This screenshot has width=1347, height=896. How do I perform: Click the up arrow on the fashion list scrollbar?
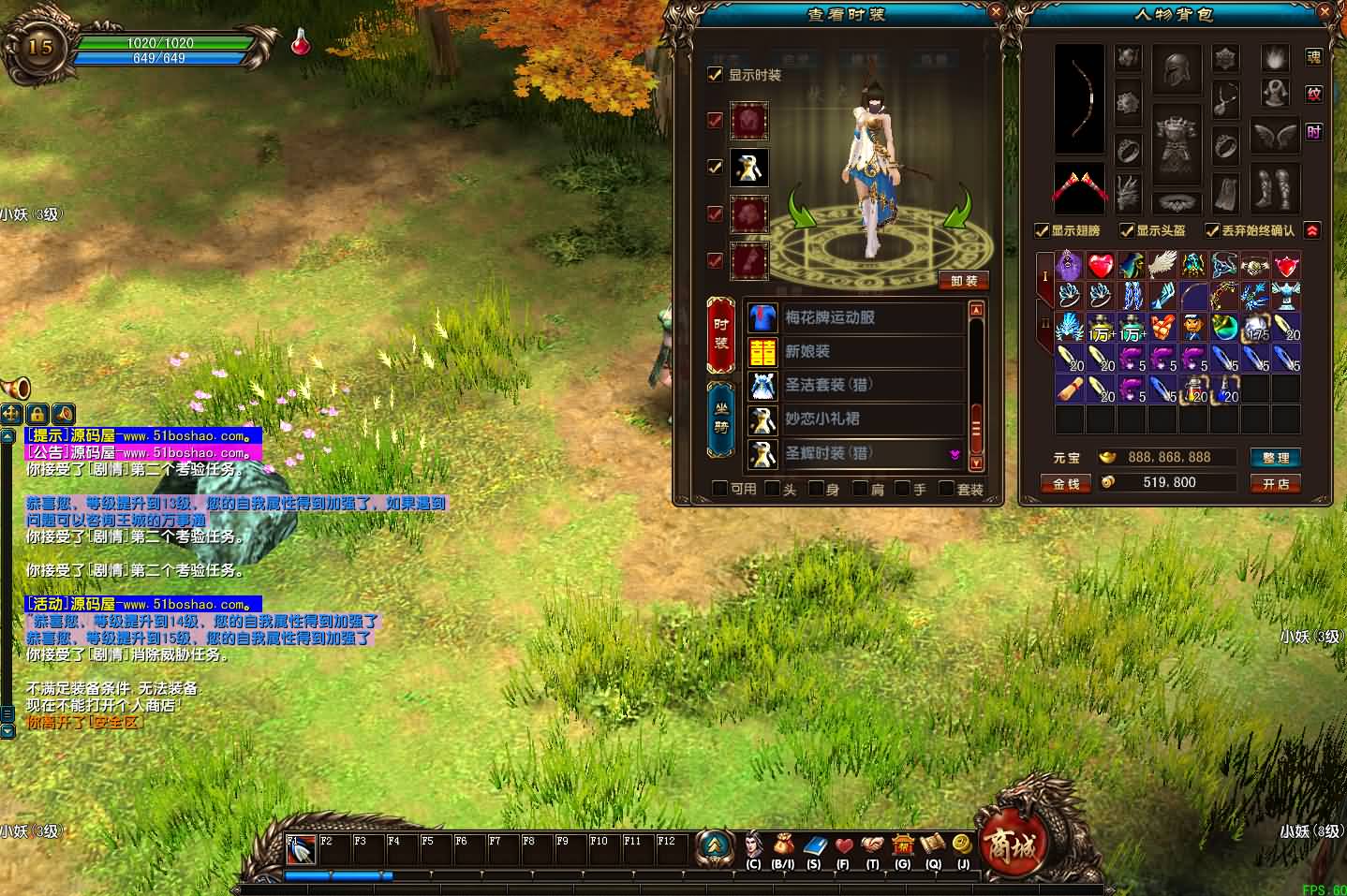coord(976,308)
